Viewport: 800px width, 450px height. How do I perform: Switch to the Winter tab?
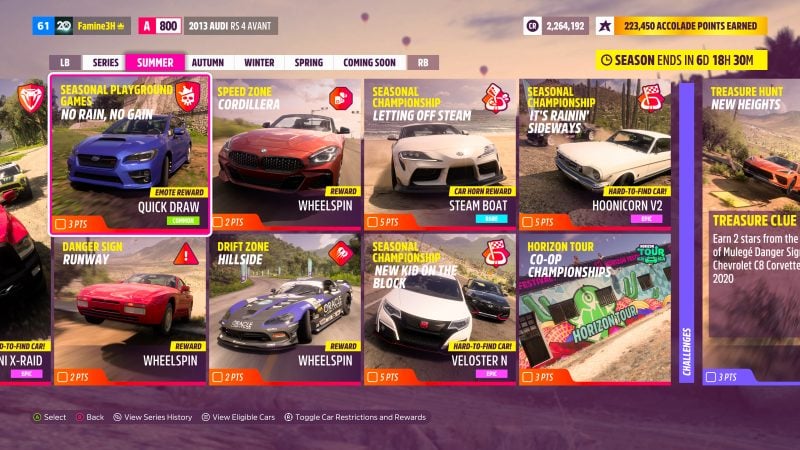(258, 62)
